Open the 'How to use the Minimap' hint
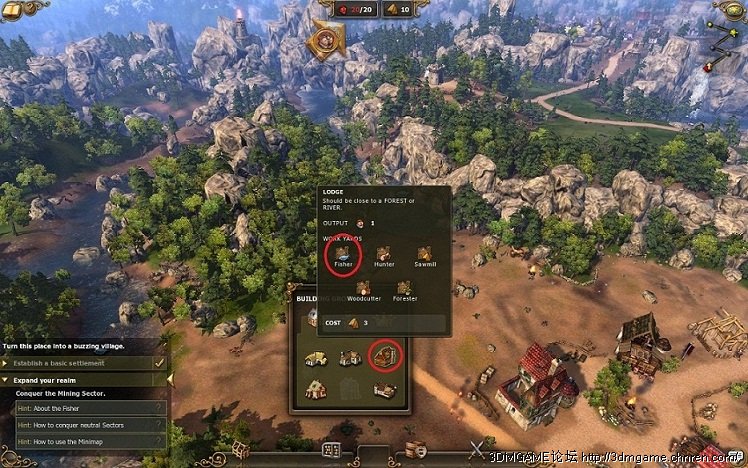 pyautogui.click(x=83, y=441)
